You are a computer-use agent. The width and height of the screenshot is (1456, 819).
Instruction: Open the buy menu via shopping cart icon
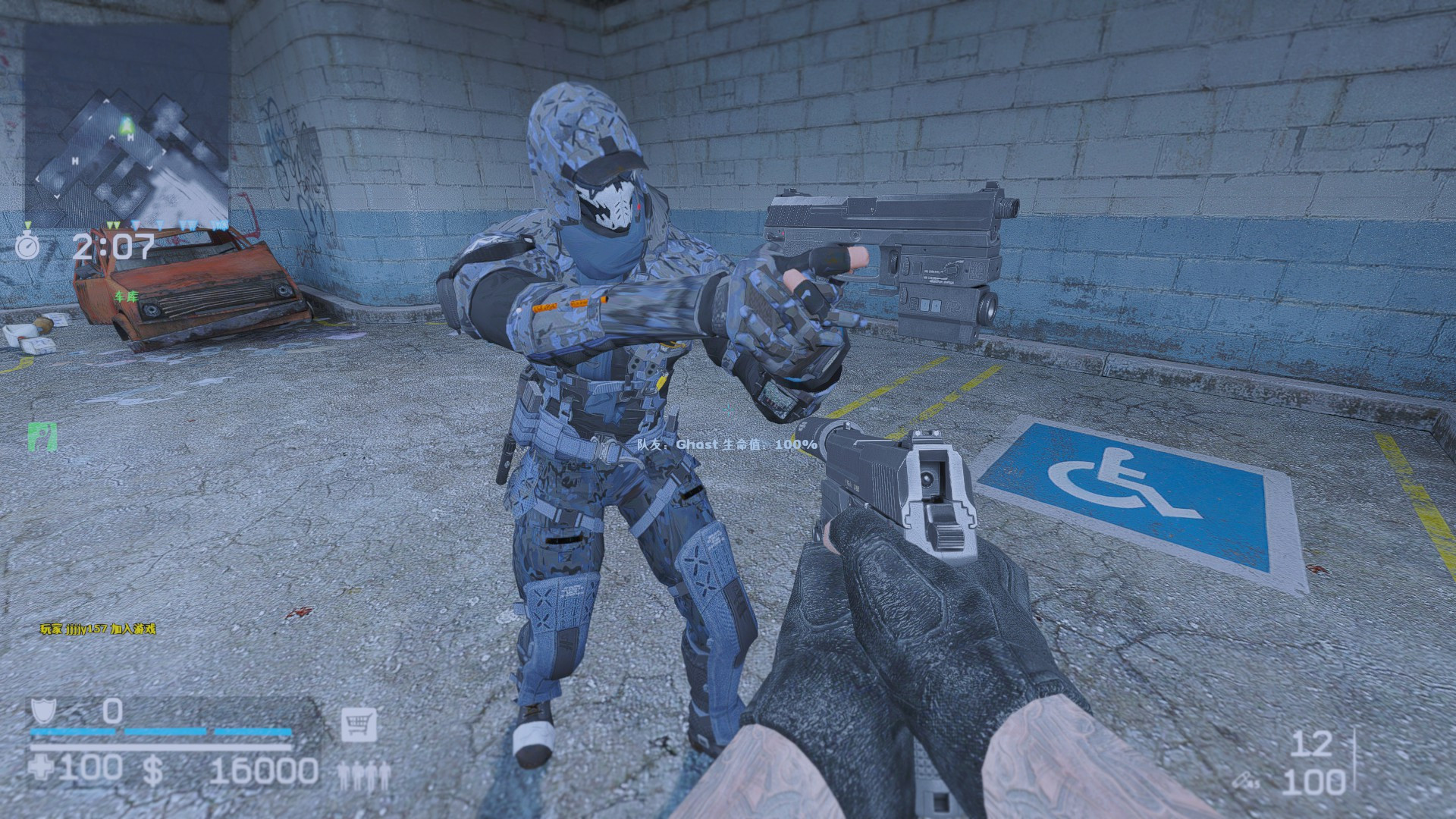pyautogui.click(x=359, y=724)
